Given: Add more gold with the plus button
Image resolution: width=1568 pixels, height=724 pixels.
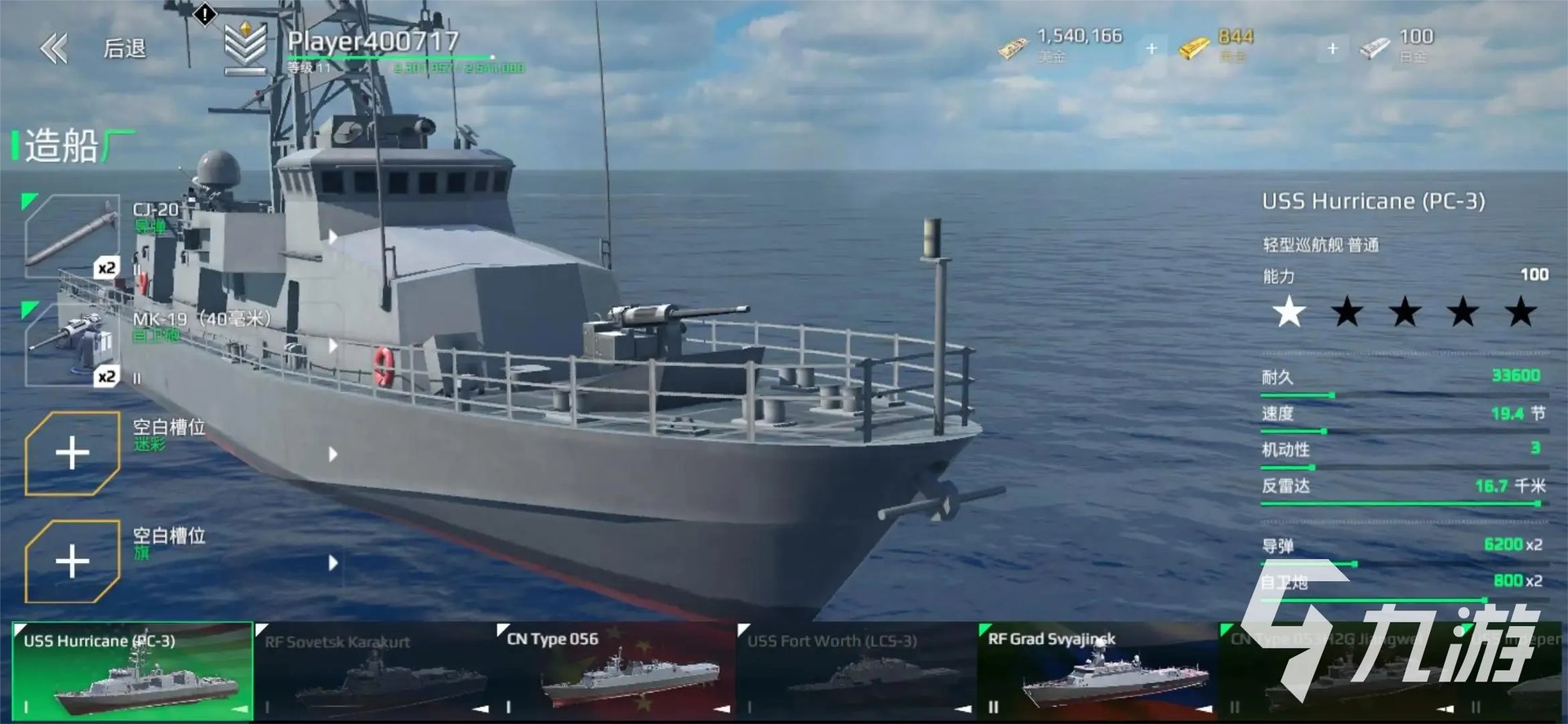Looking at the screenshot, I should [x=1332, y=49].
